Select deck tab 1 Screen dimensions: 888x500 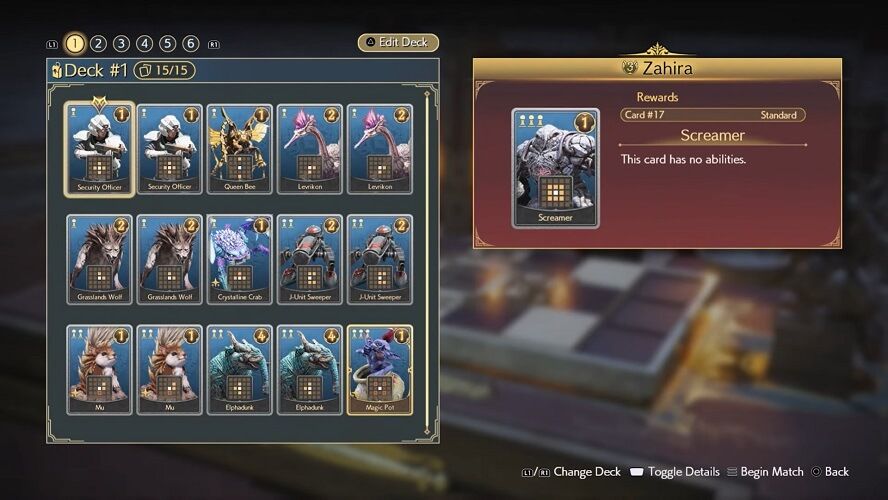[75, 43]
